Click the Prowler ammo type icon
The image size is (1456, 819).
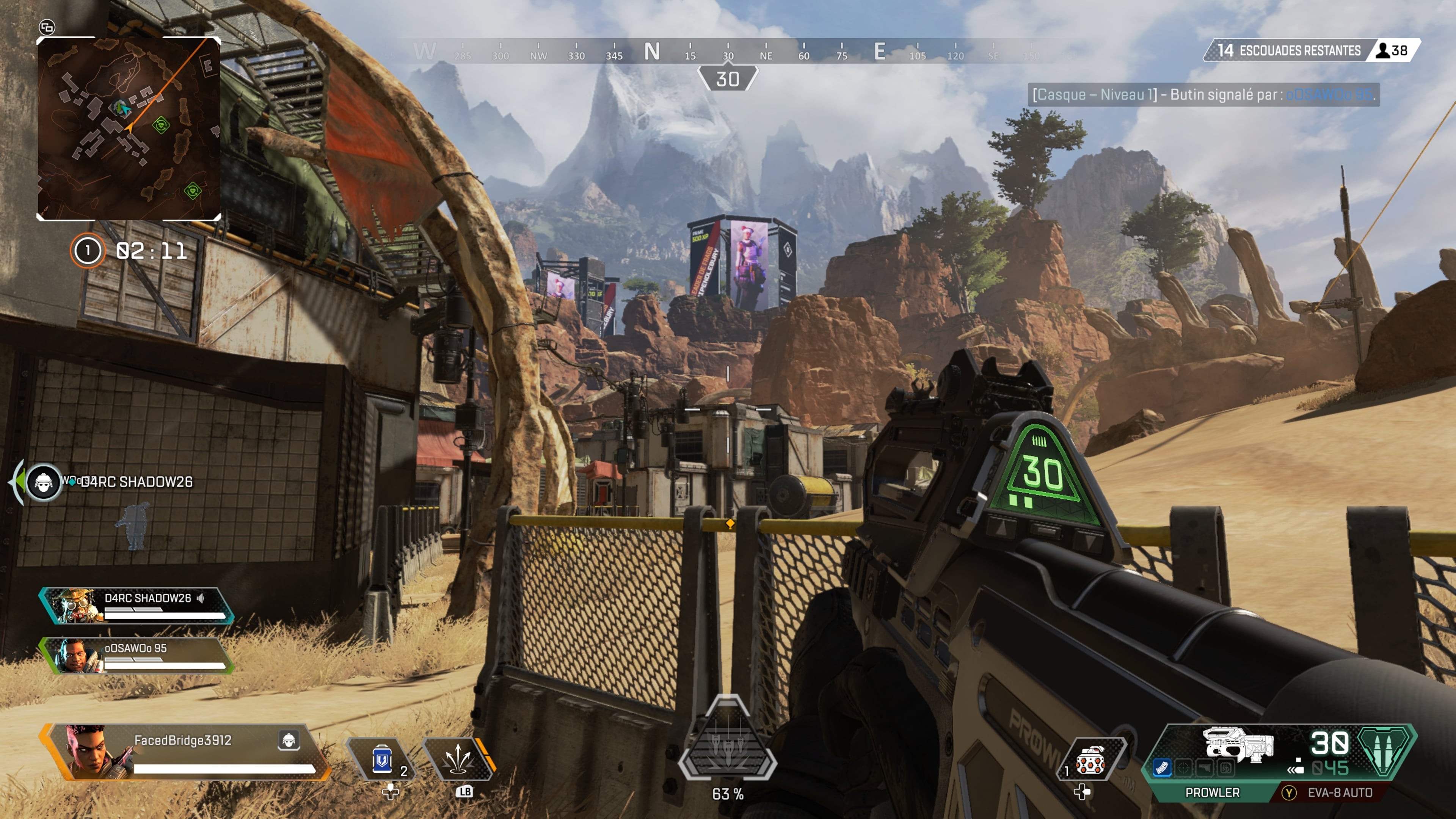tap(1382, 751)
